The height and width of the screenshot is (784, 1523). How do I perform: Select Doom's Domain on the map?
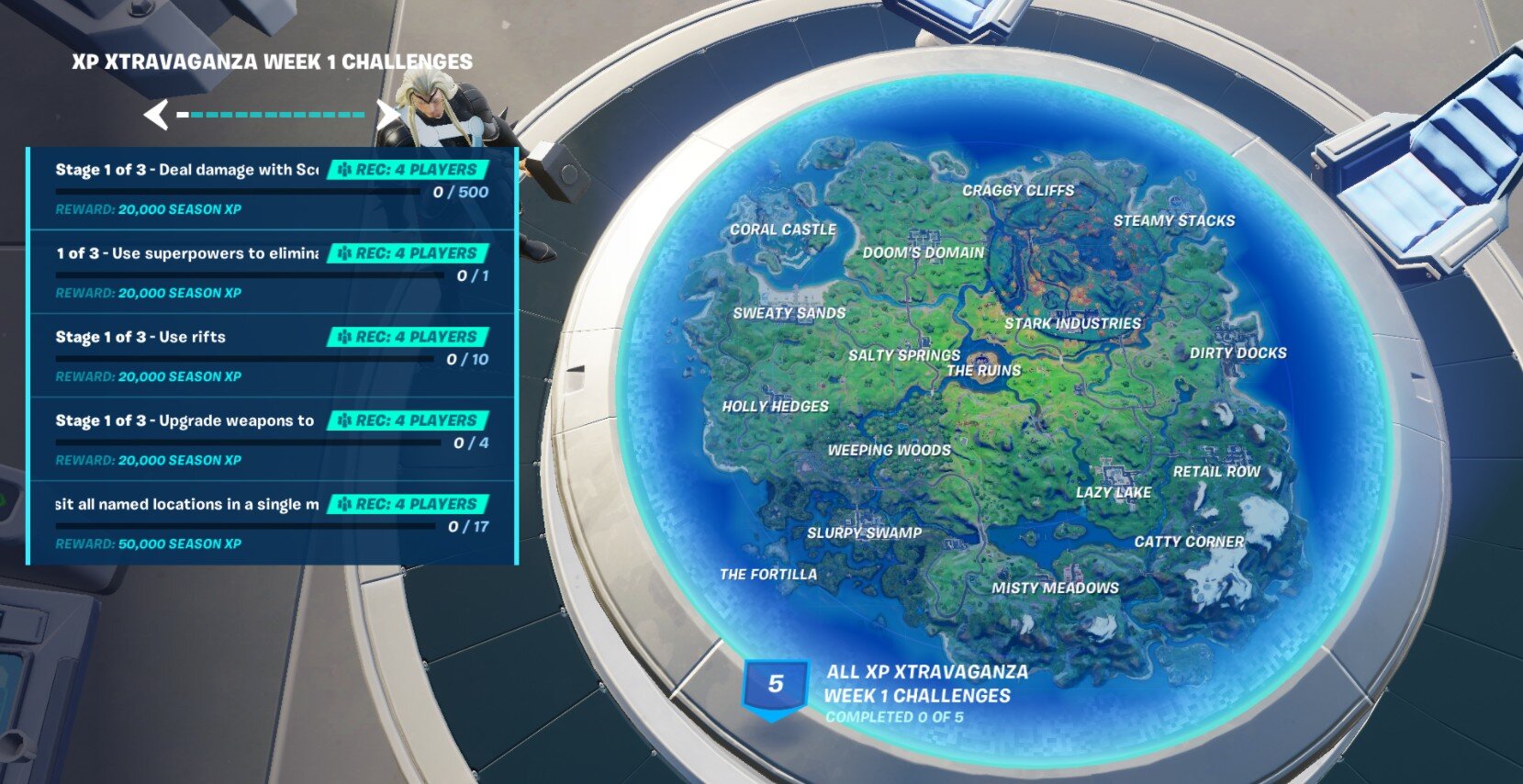tap(923, 252)
